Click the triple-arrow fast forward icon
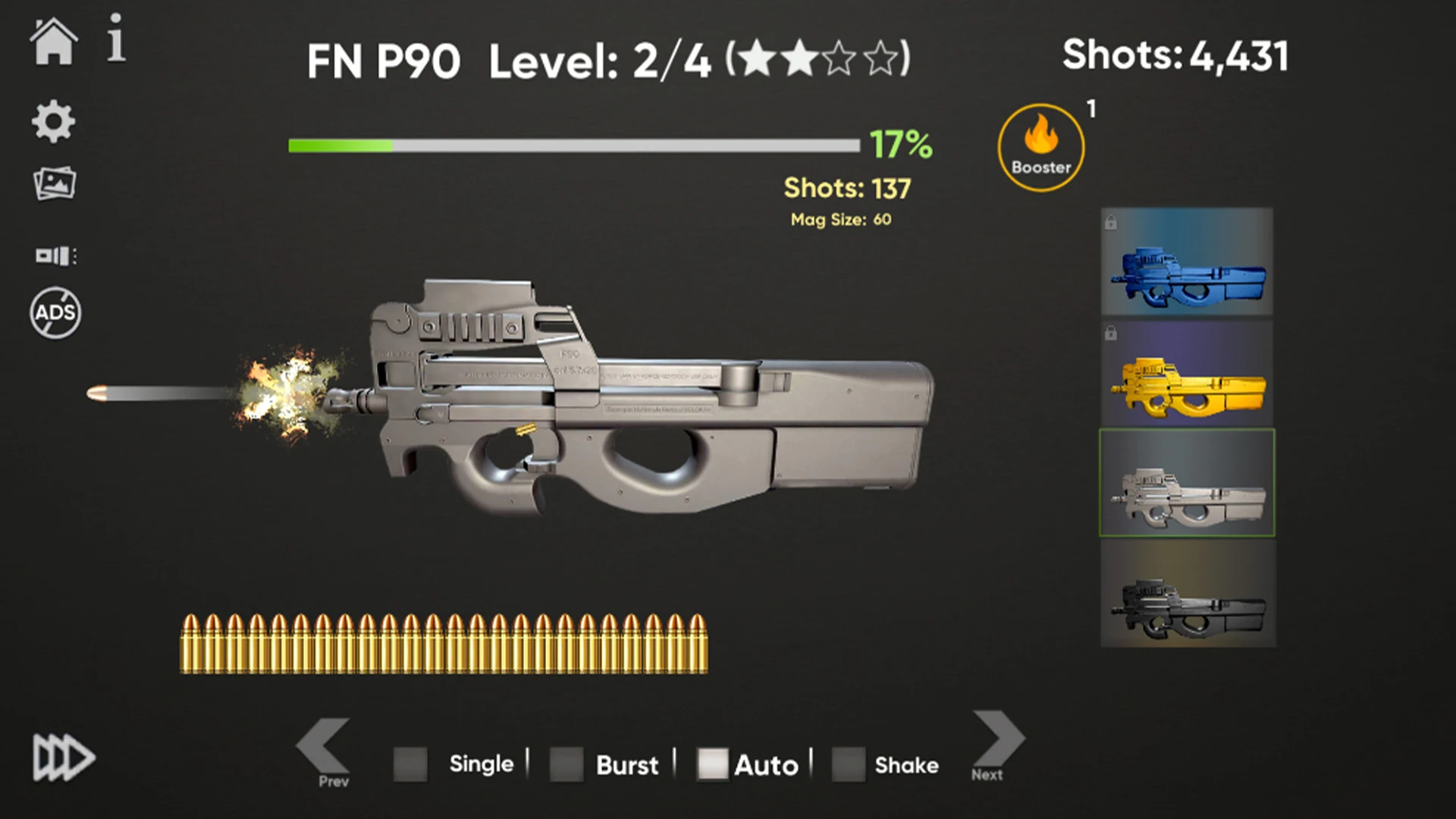 64,758
